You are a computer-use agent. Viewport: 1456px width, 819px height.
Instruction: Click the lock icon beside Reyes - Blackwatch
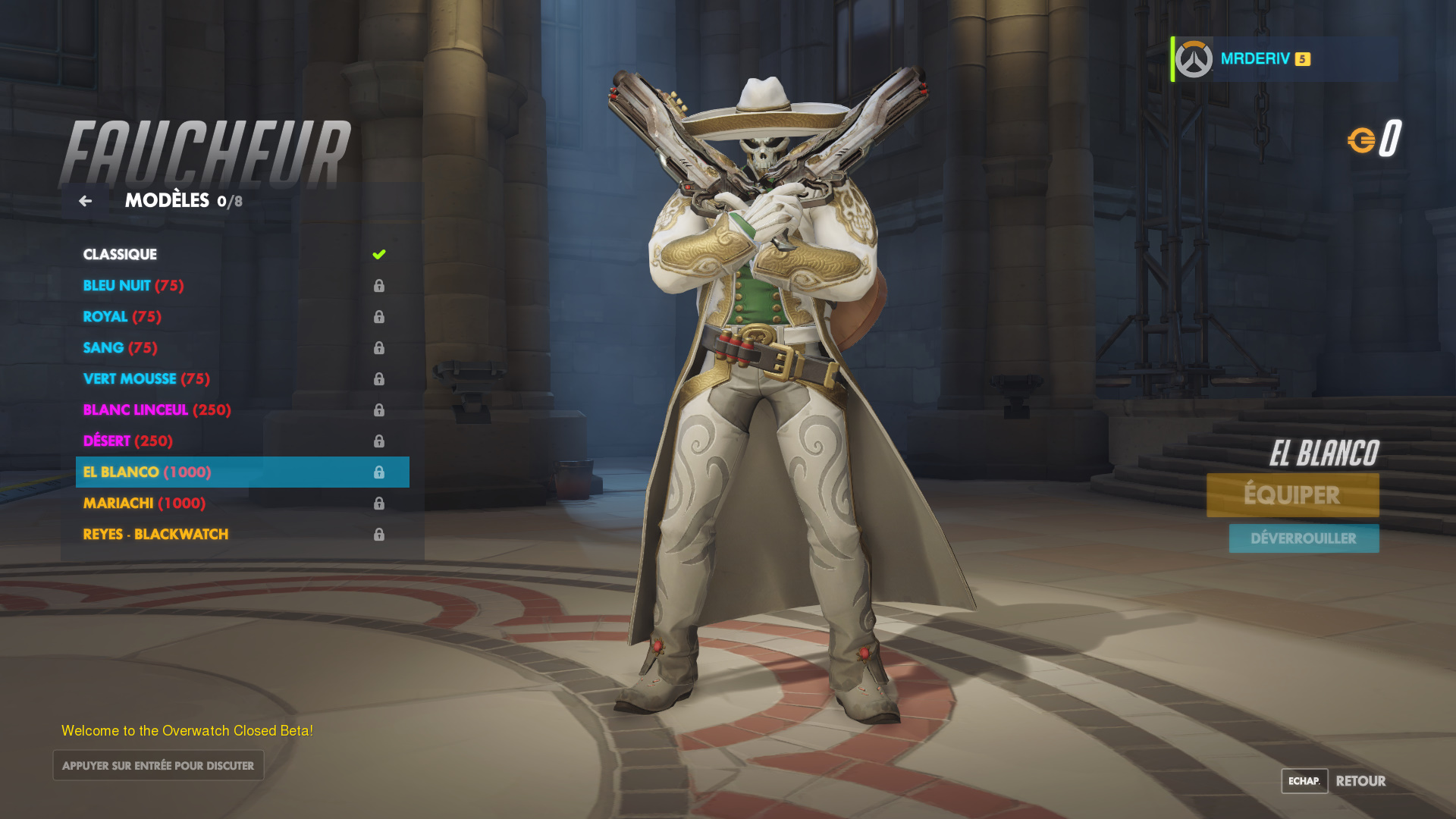click(x=379, y=534)
